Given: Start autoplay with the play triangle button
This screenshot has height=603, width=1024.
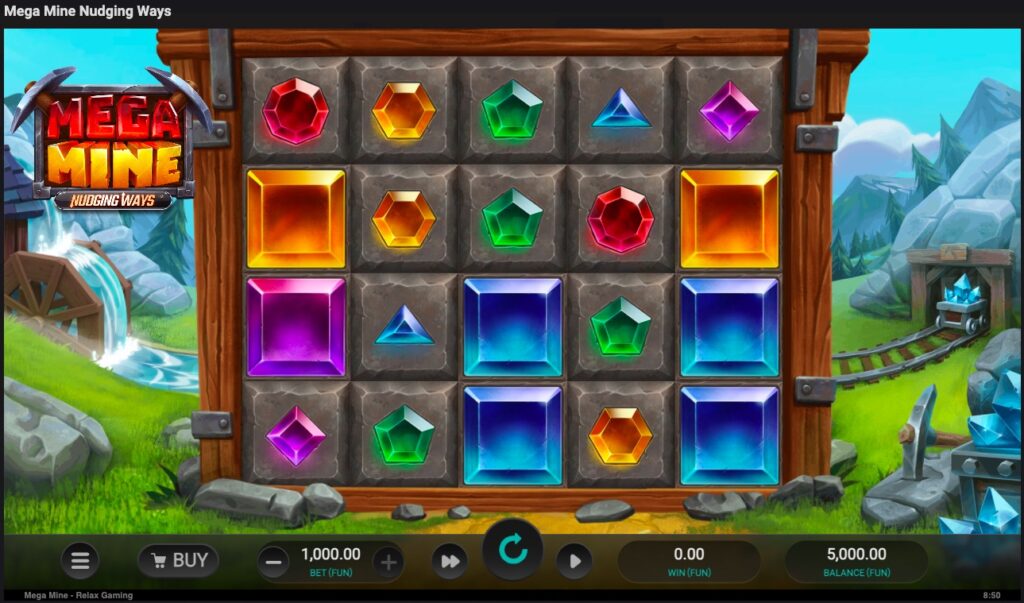Looking at the screenshot, I should click(x=574, y=562).
